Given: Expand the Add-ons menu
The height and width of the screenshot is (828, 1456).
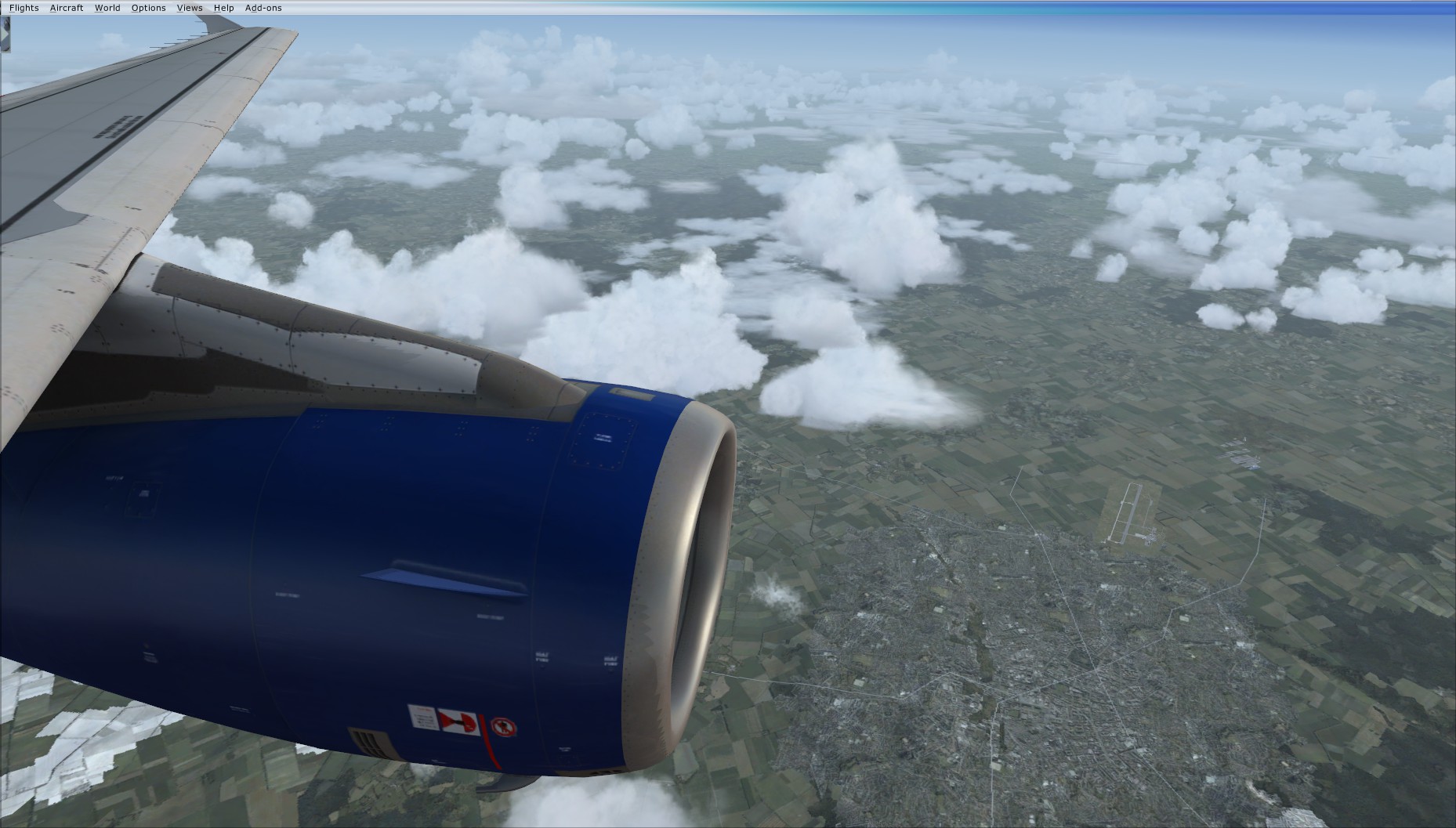Looking at the screenshot, I should point(263,8).
